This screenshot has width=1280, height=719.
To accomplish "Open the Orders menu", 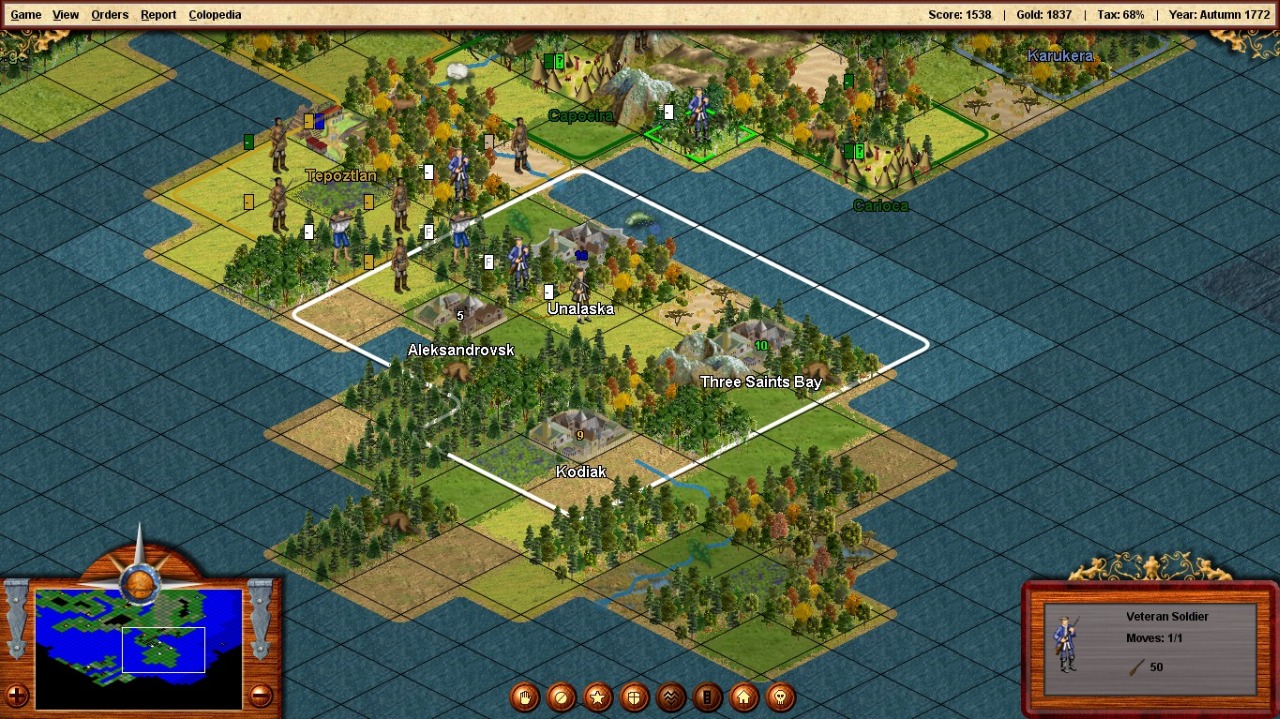I will pos(110,15).
